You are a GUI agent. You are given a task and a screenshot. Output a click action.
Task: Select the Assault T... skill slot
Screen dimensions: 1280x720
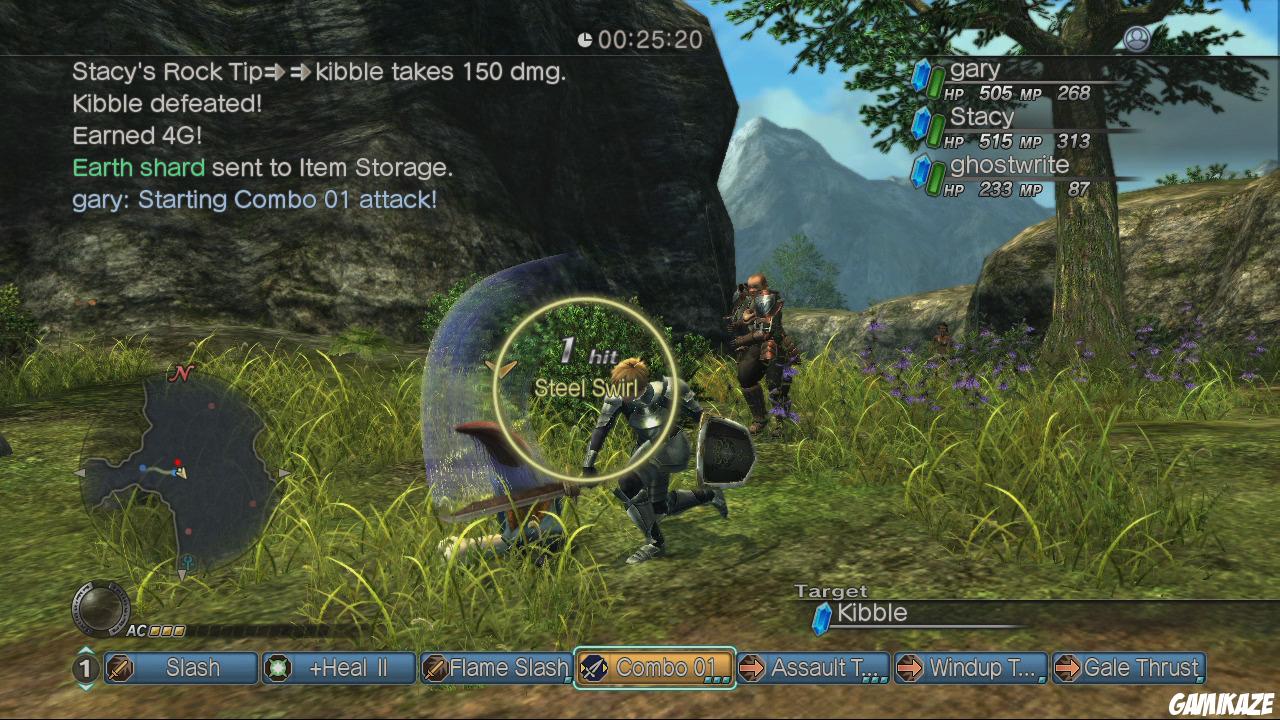pyautogui.click(x=813, y=668)
